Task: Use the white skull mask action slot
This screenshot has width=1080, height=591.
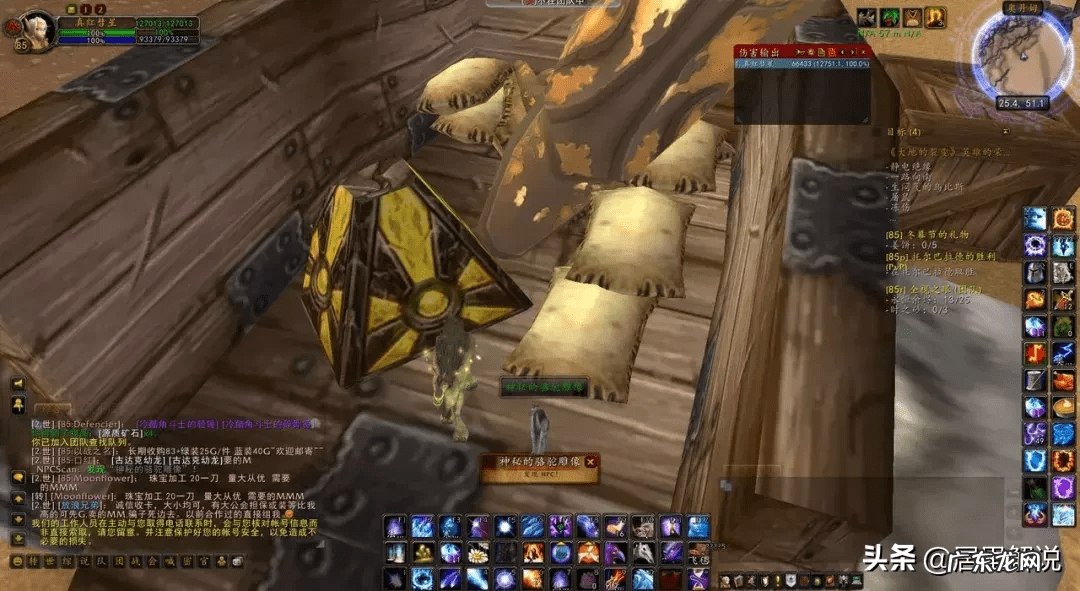Action: (x=641, y=552)
